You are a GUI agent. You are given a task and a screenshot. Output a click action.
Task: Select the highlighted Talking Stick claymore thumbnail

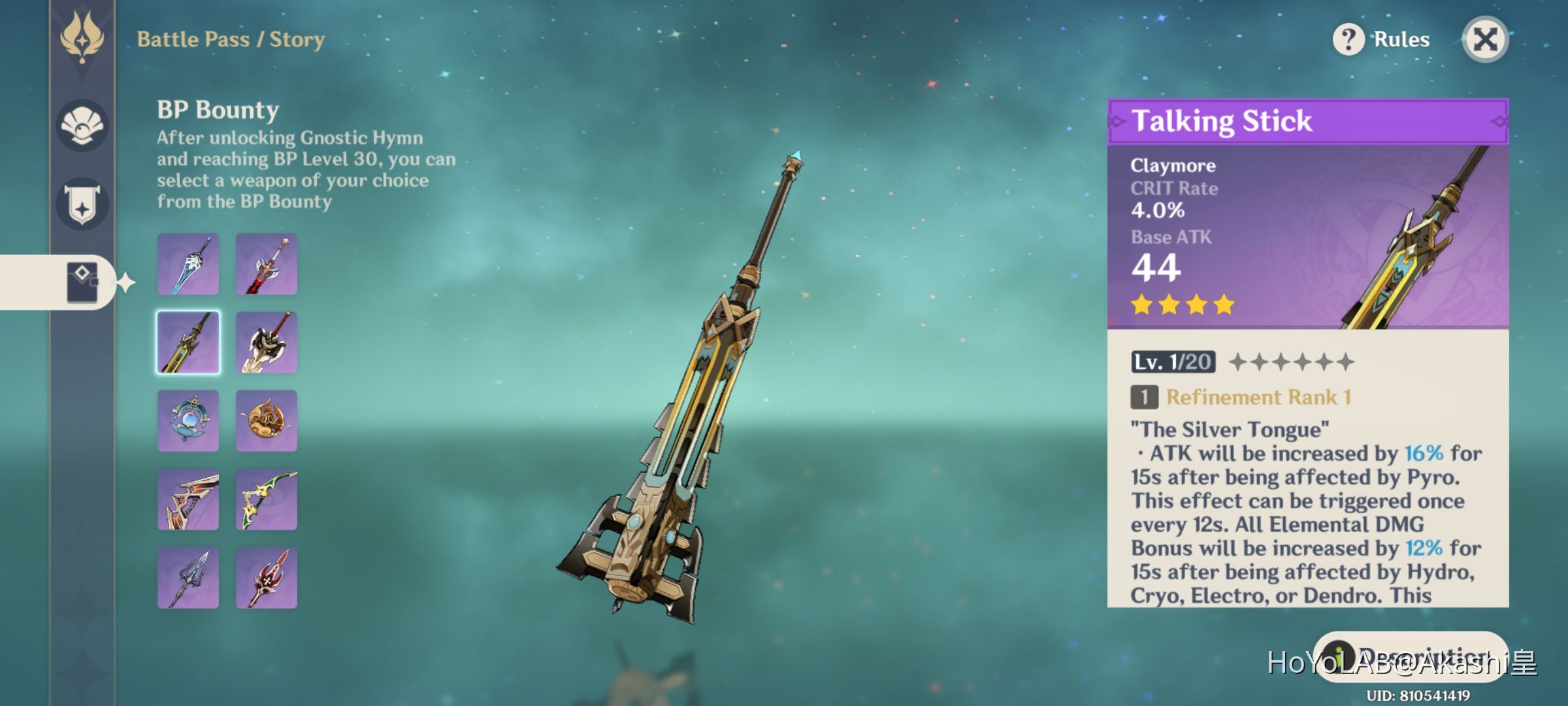[x=188, y=343]
